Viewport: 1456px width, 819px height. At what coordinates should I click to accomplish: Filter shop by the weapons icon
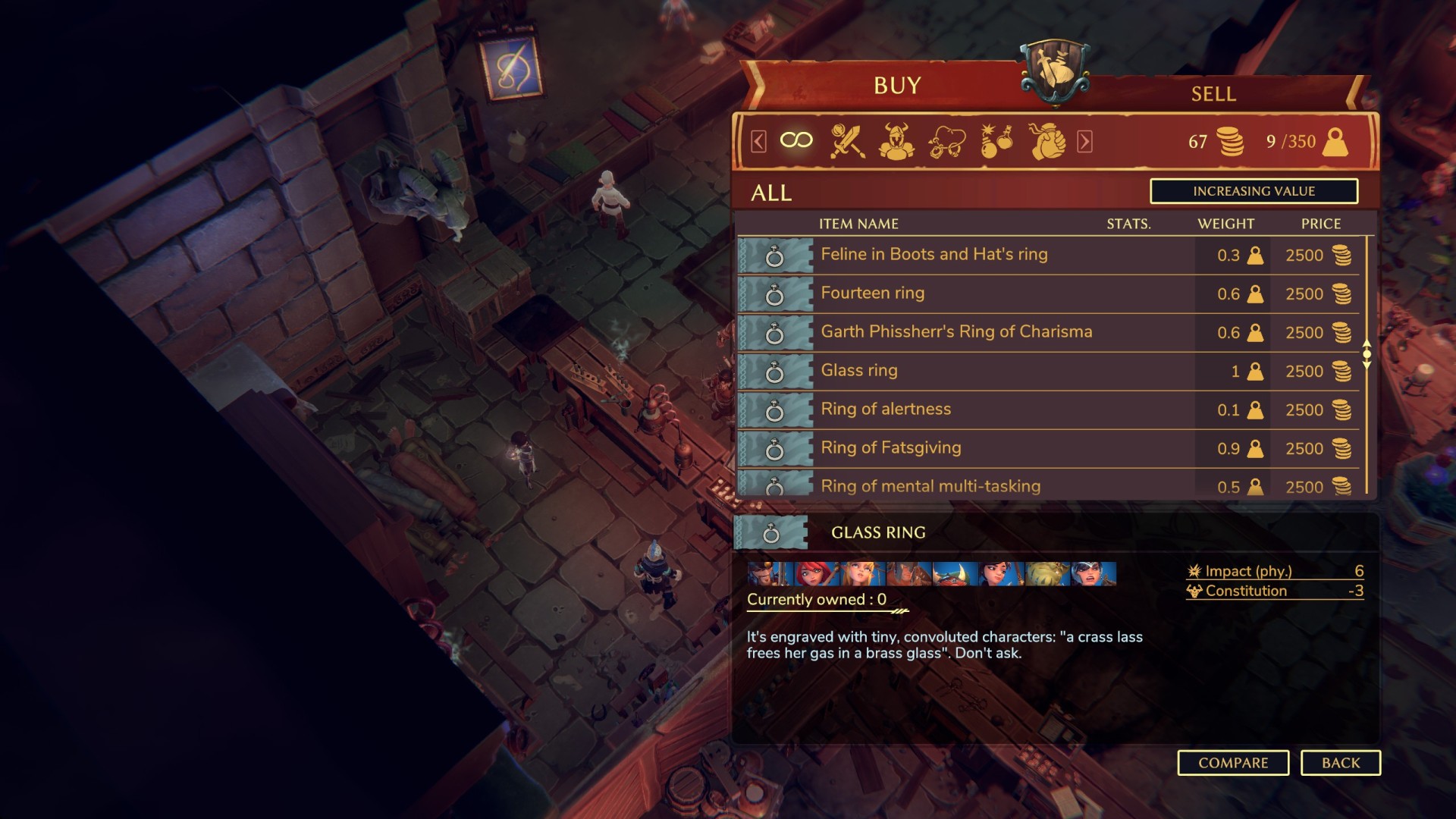coord(849,140)
